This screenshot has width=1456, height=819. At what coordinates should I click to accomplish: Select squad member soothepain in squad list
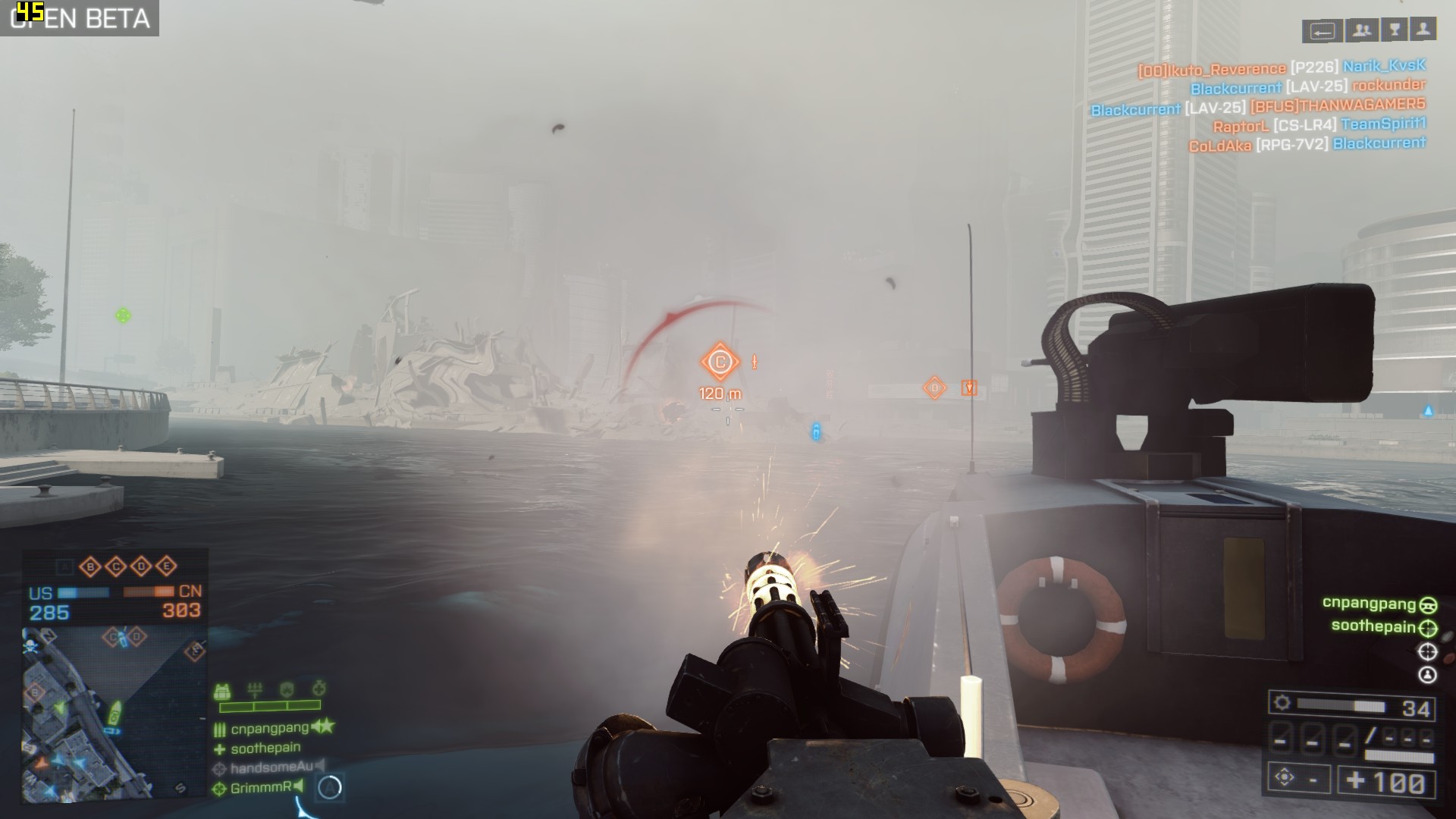coord(265,748)
